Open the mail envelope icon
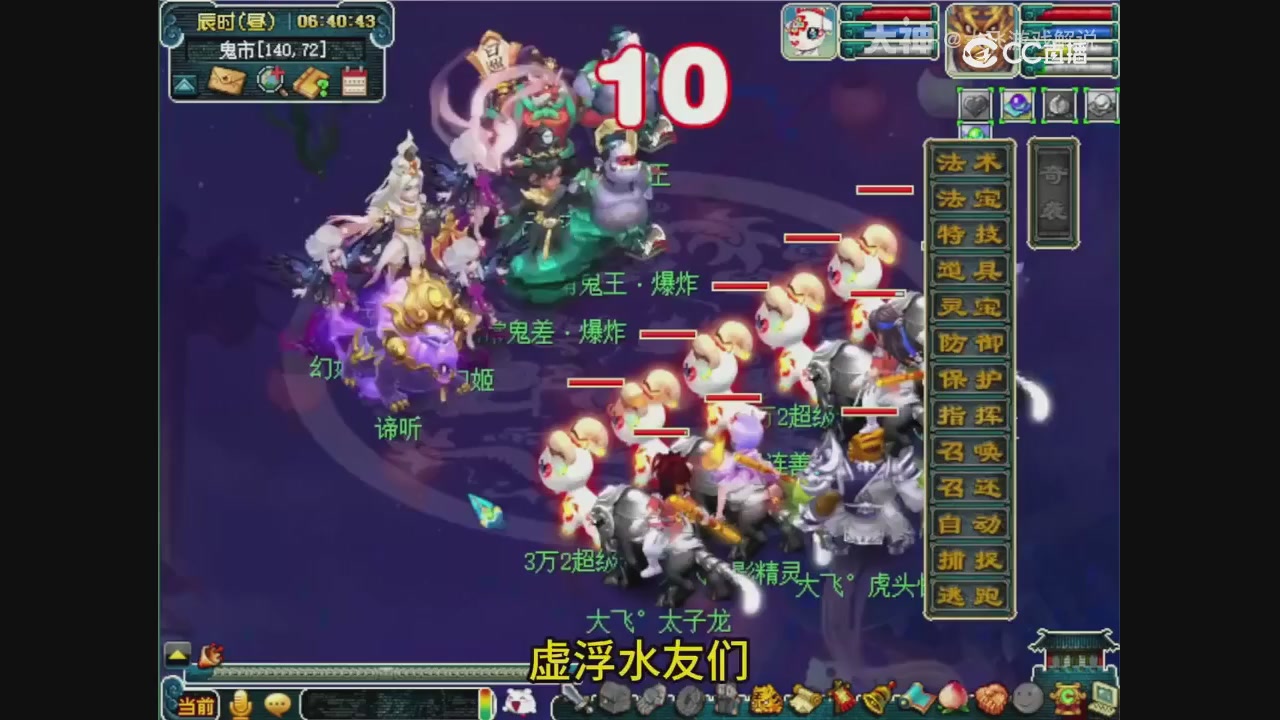Screen dimensions: 1280x720 [x=226, y=80]
